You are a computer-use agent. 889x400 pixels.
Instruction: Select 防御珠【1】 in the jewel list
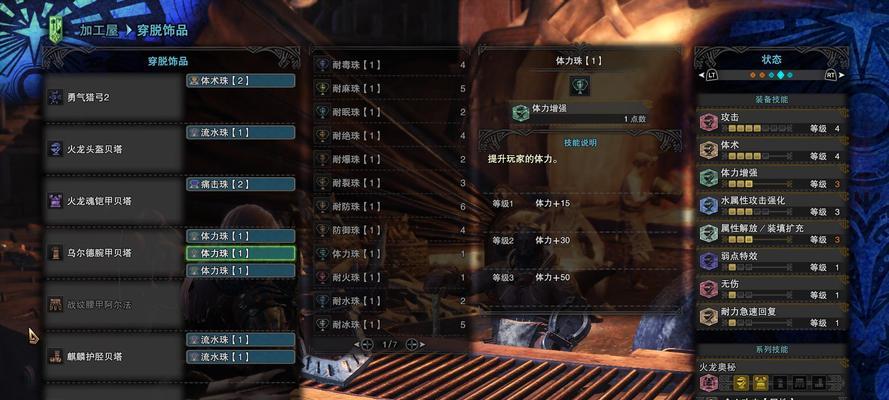(x=390, y=230)
